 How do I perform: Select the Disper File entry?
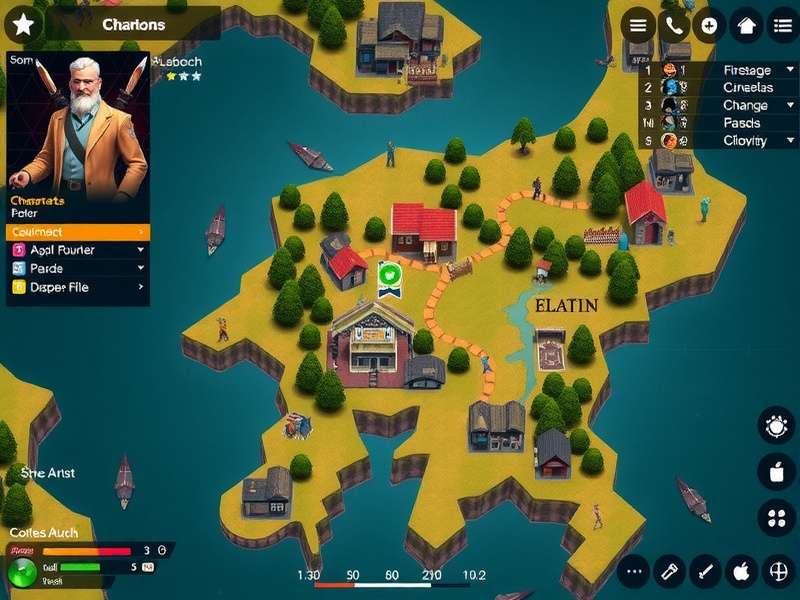pyautogui.click(x=78, y=287)
